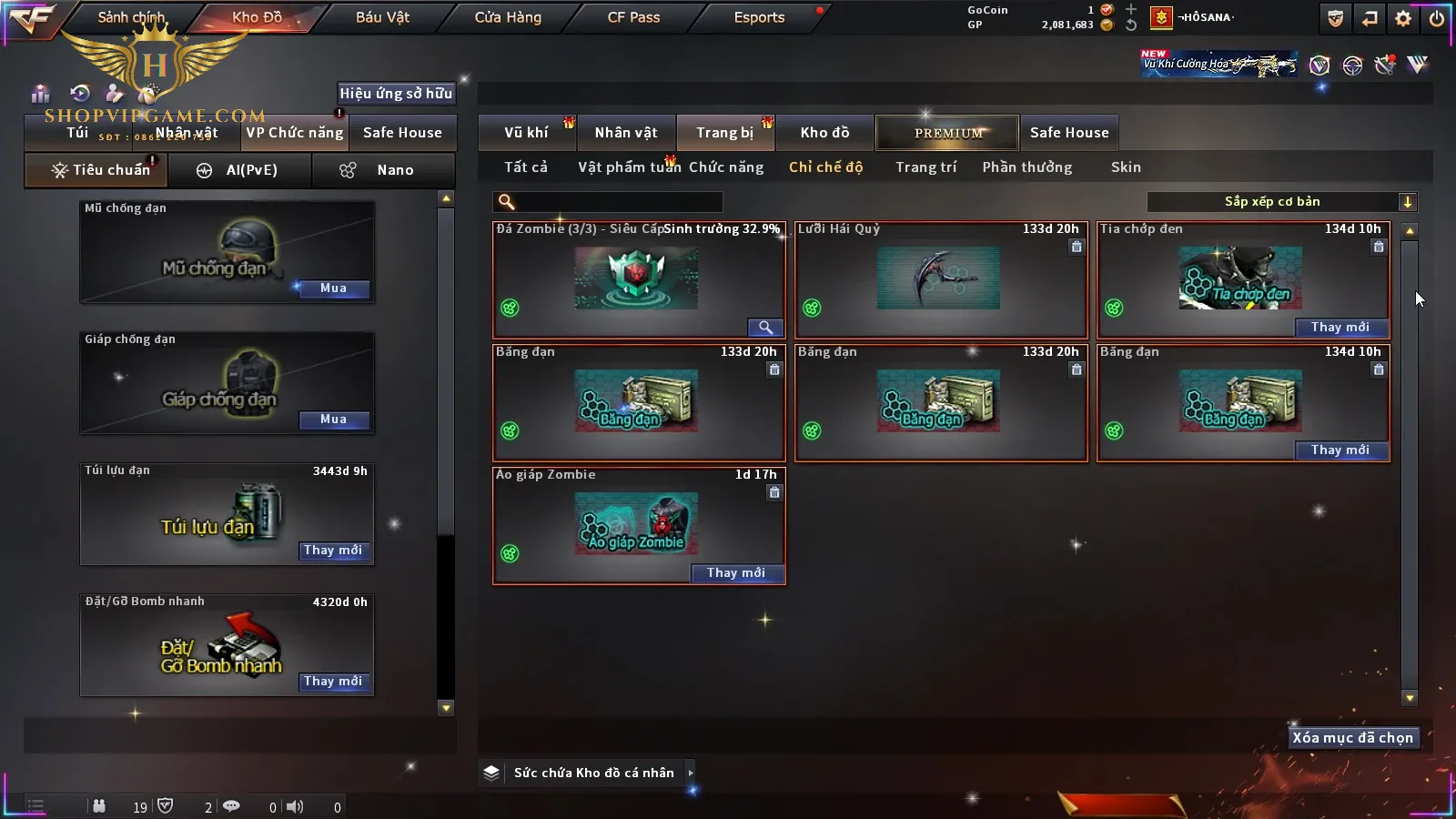
Task: Open the Esports menu
Action: (x=759, y=17)
